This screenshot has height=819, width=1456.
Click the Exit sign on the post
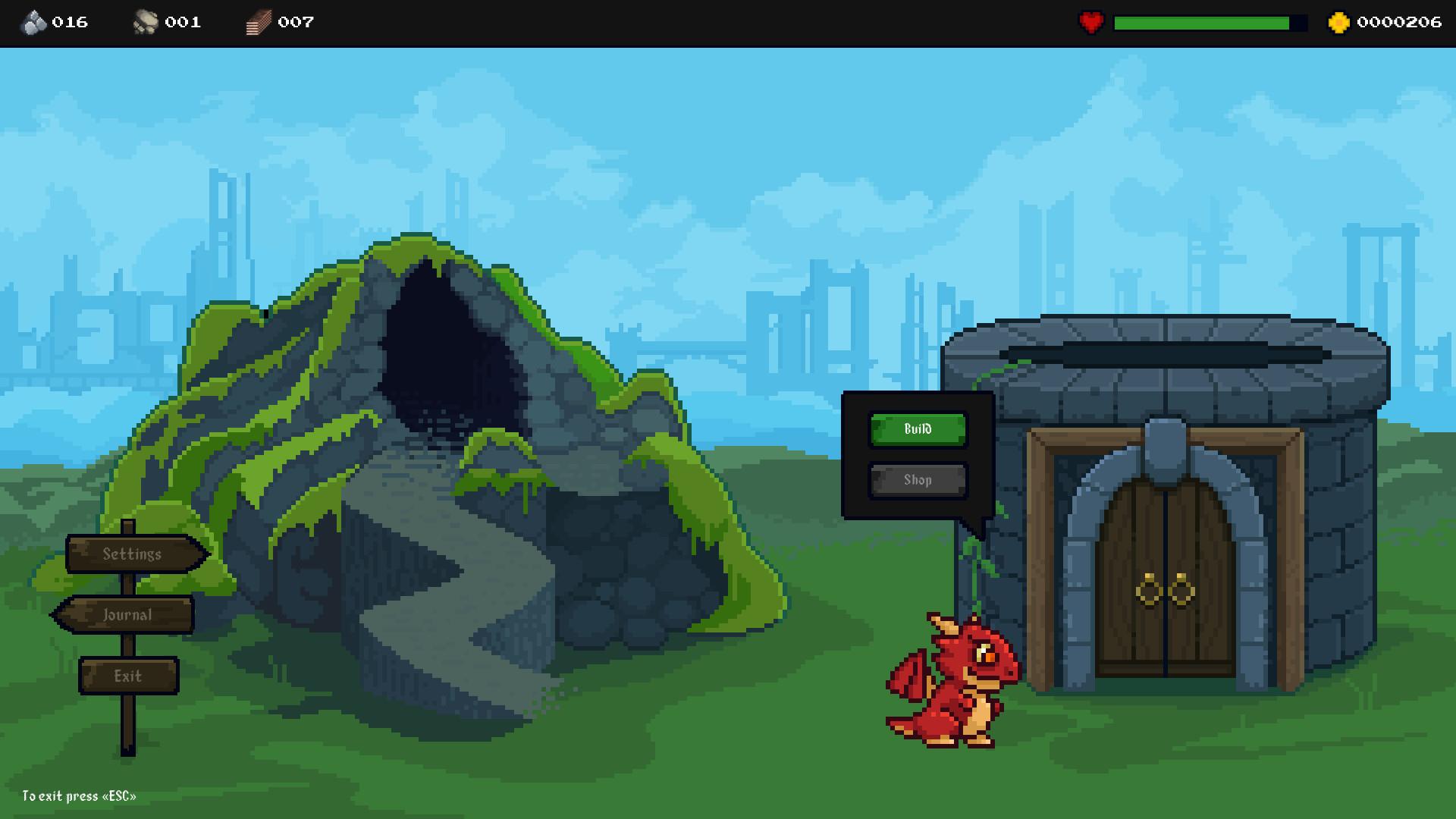point(128,674)
